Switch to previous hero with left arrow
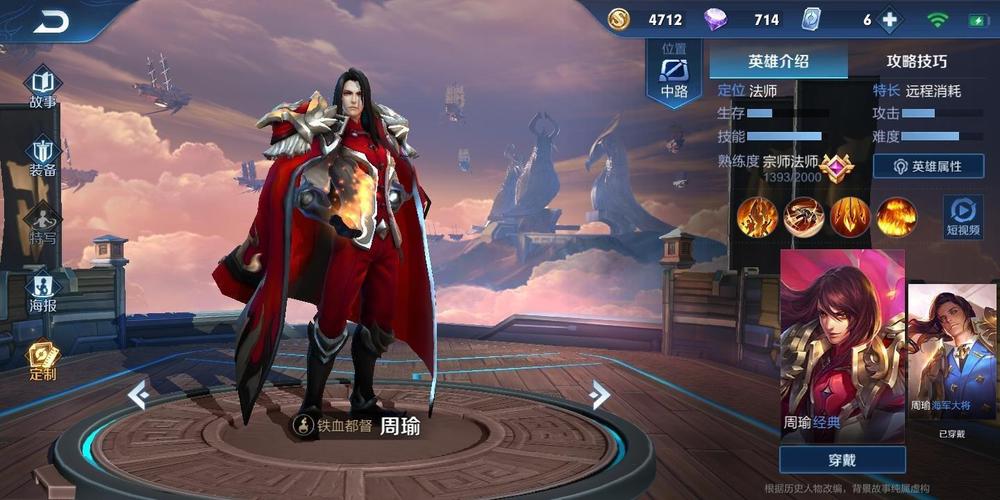This screenshot has height=500, width=1000. [x=138, y=396]
